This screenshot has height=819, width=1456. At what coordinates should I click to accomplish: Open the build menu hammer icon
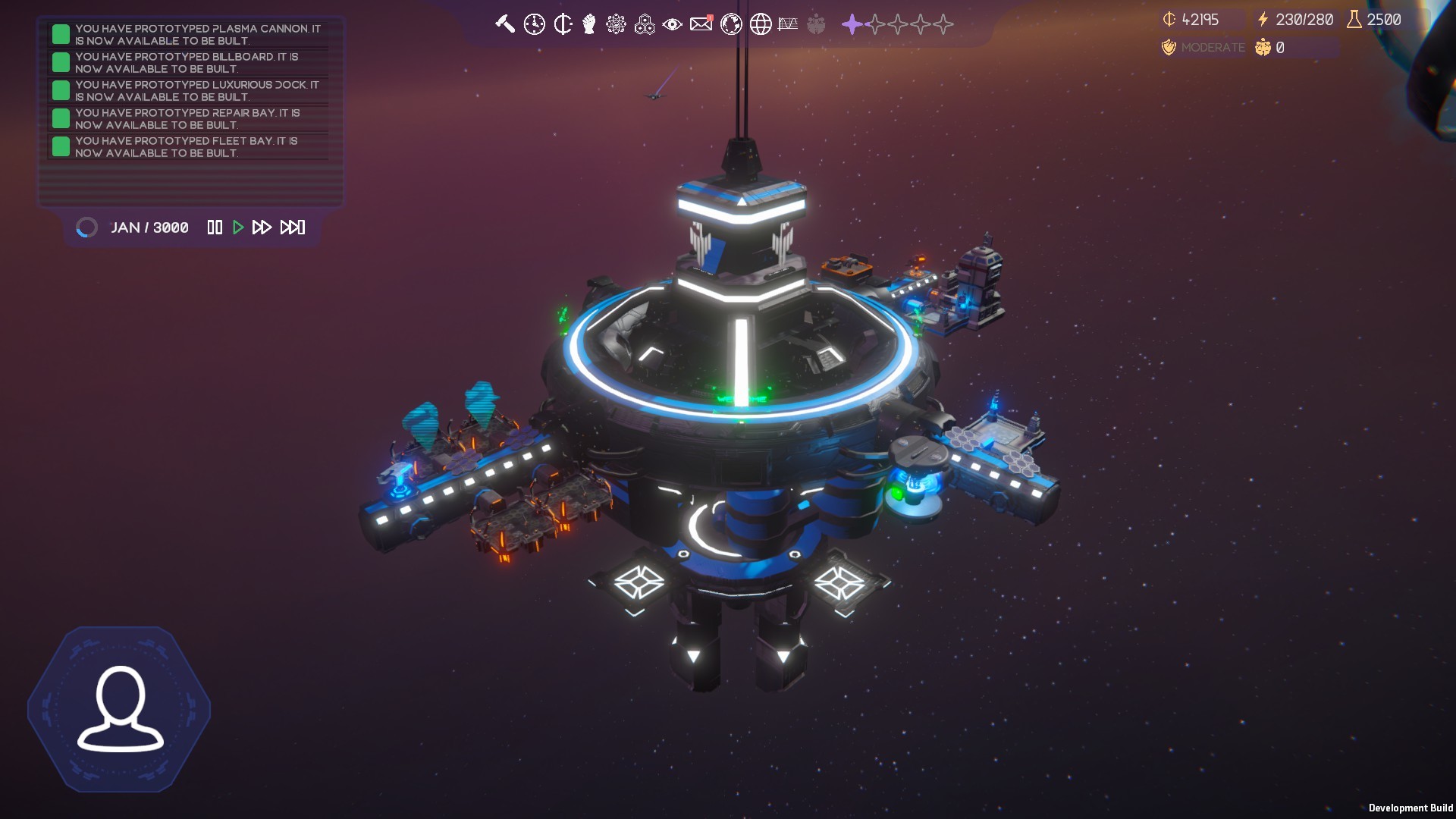coord(505,24)
